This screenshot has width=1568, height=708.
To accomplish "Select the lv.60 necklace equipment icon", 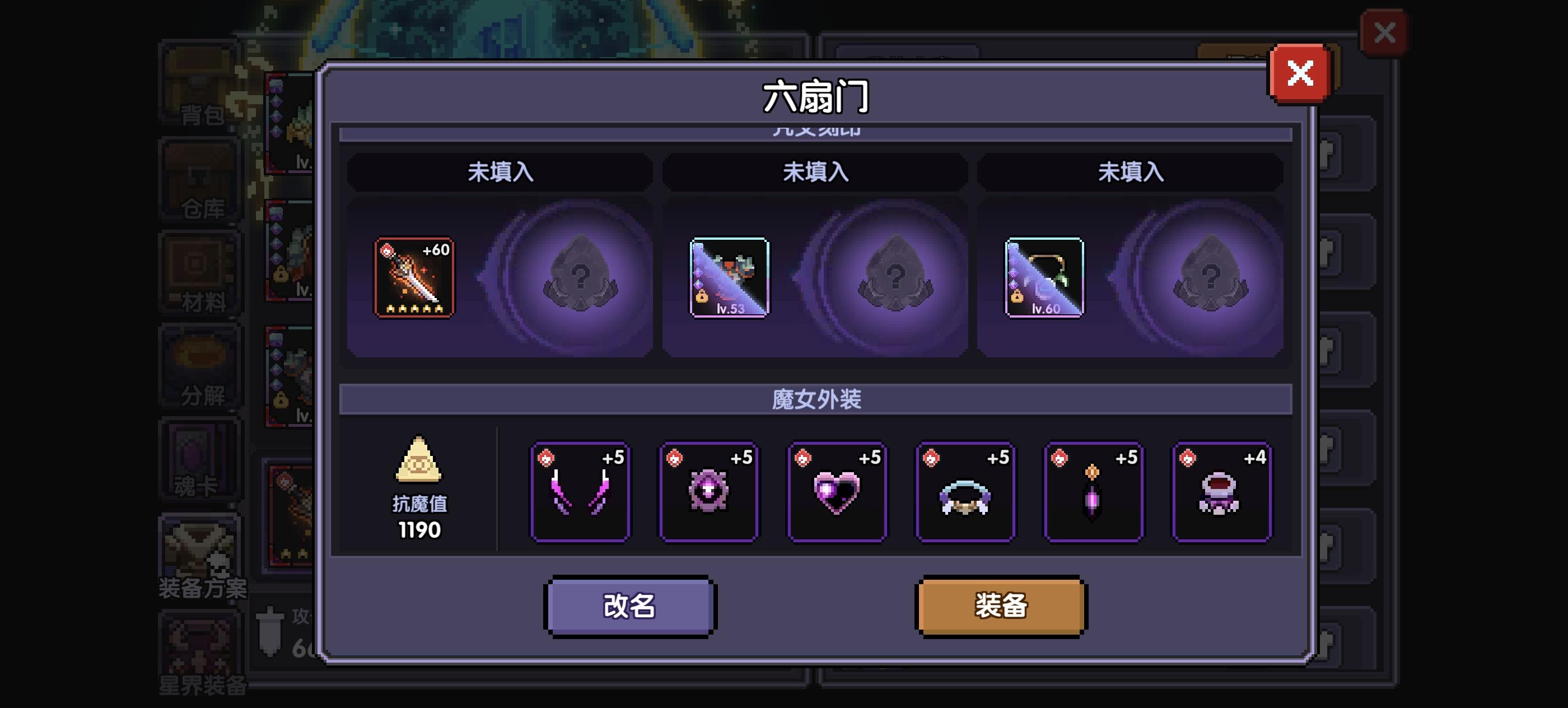I will [1043, 278].
